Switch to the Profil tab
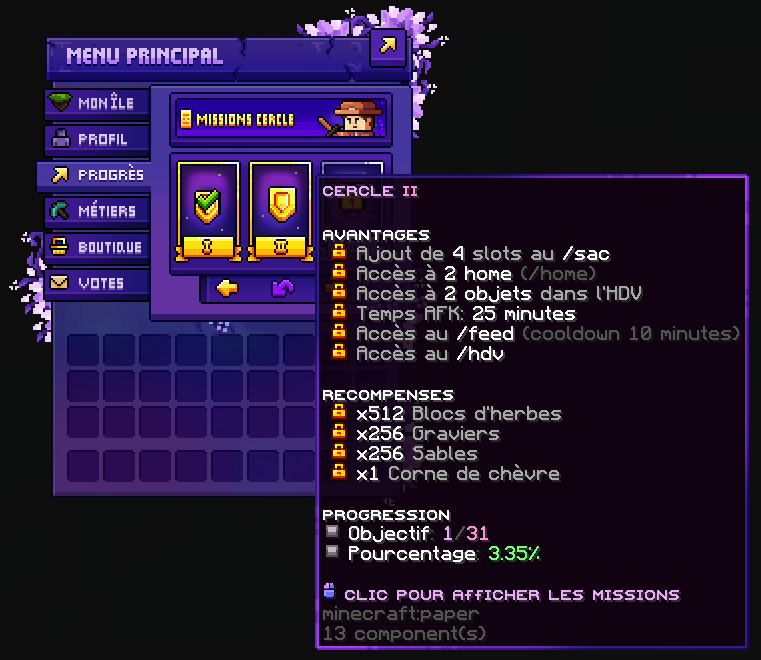This screenshot has height=660, width=761. coord(97,139)
